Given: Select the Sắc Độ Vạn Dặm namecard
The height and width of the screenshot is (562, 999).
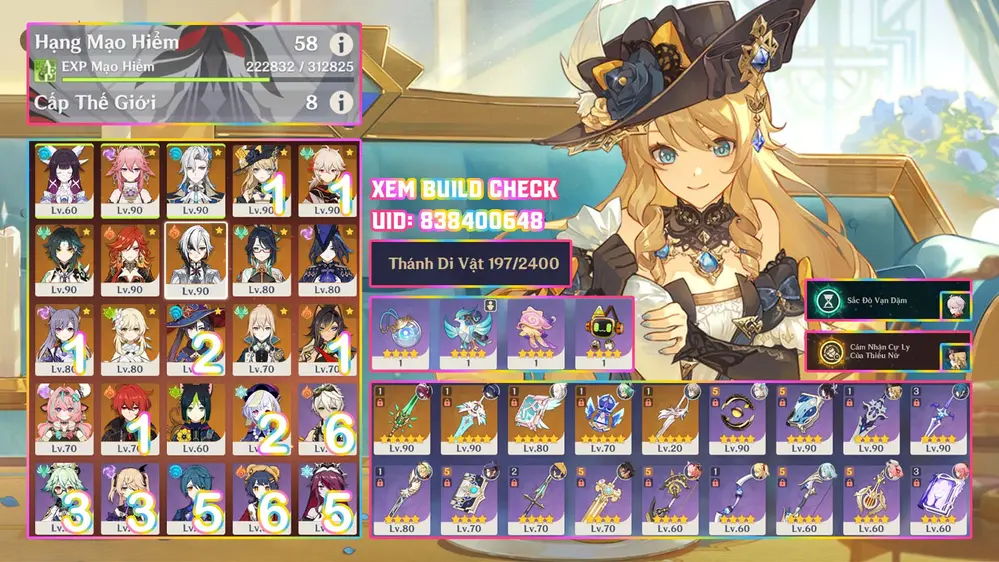Looking at the screenshot, I should [x=887, y=301].
